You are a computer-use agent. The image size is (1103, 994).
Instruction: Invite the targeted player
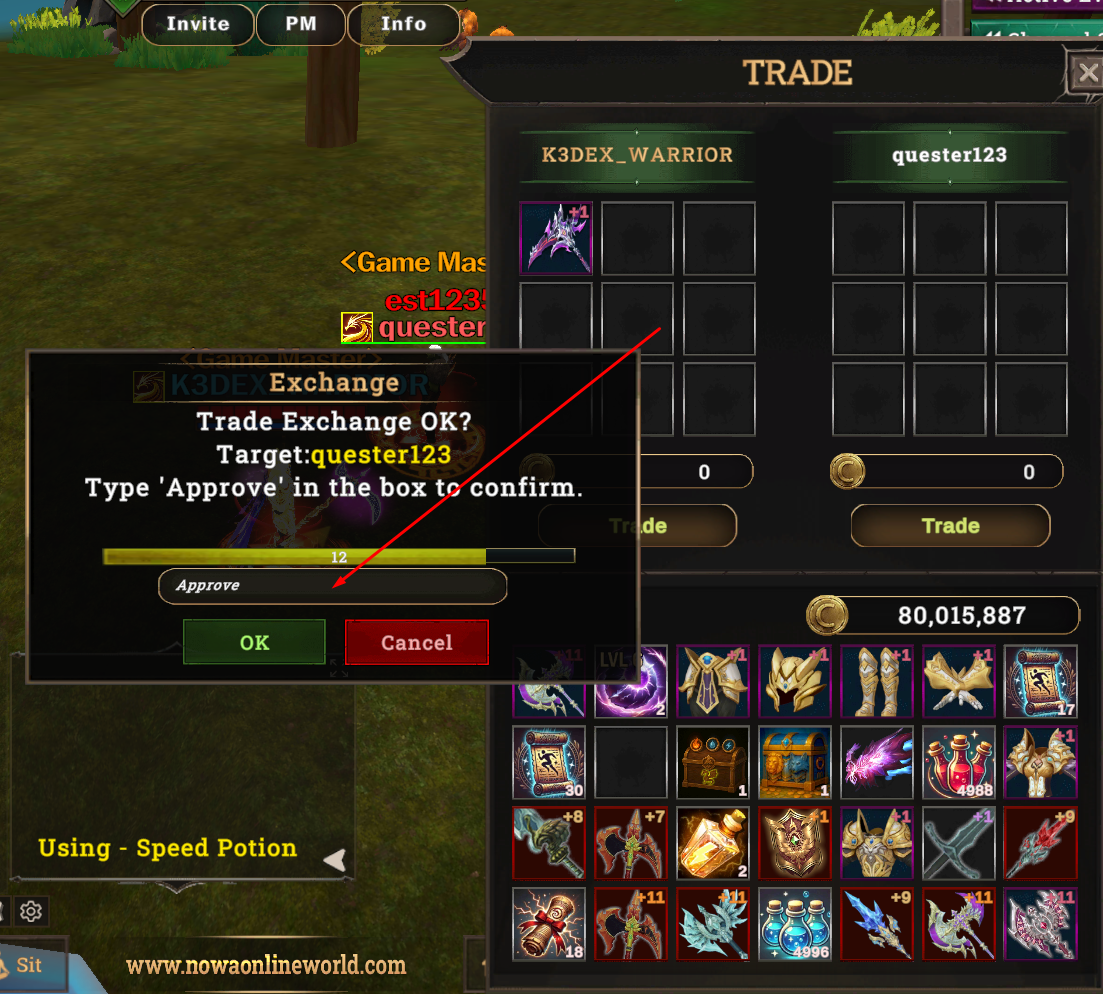[x=197, y=24]
